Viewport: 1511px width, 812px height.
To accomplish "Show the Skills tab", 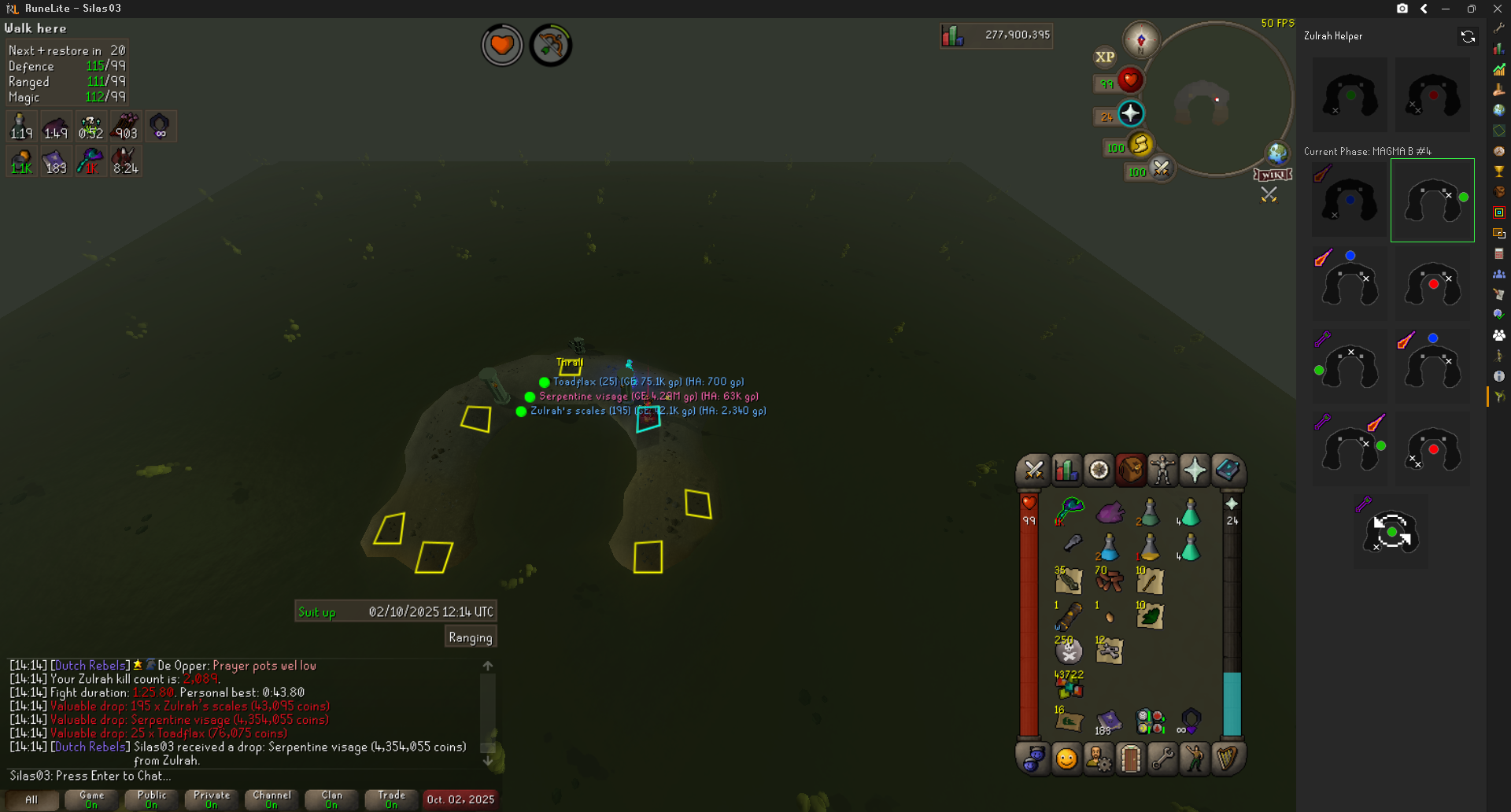I will (x=1066, y=471).
